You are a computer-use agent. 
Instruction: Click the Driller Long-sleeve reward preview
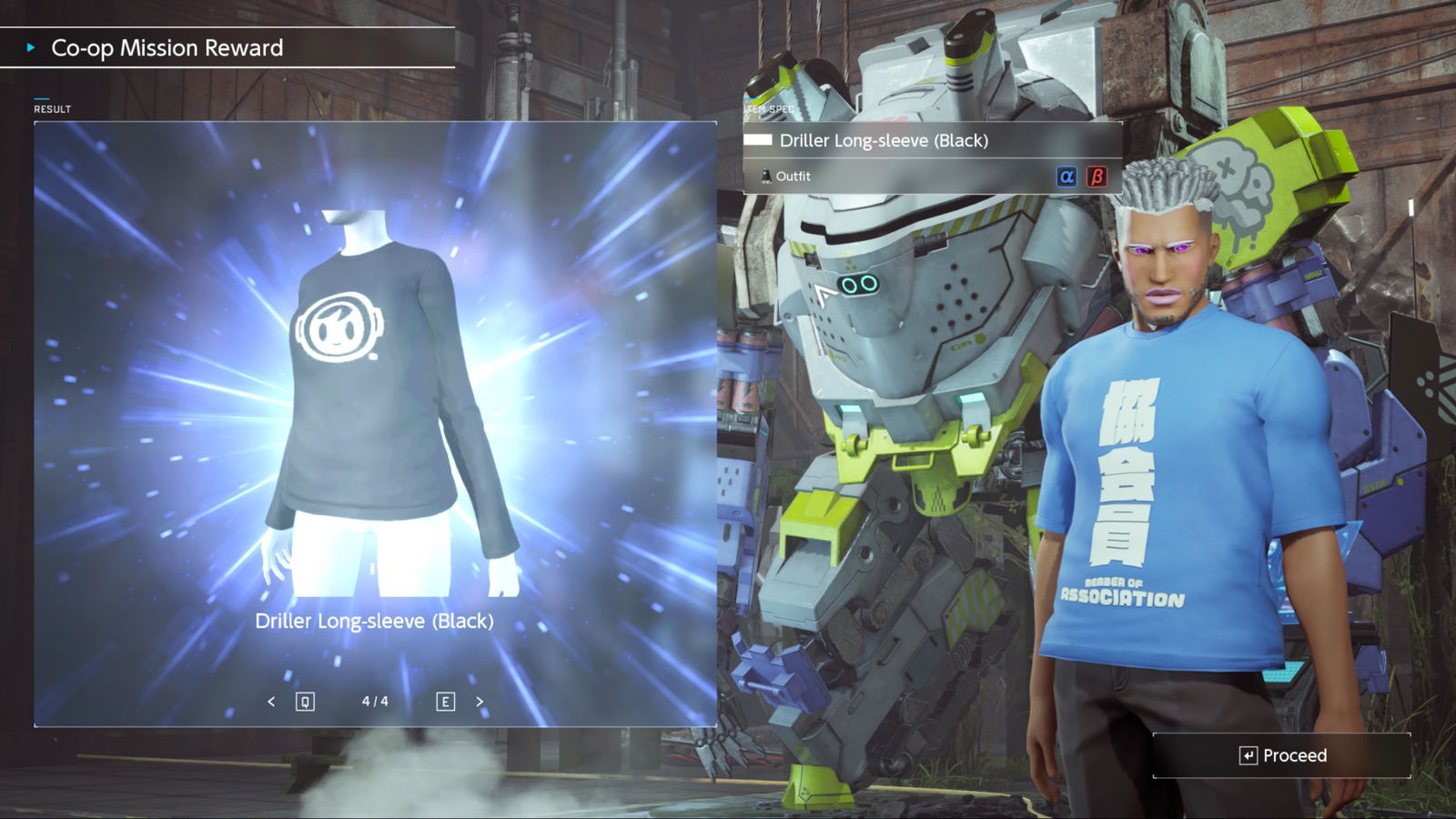(x=375, y=400)
